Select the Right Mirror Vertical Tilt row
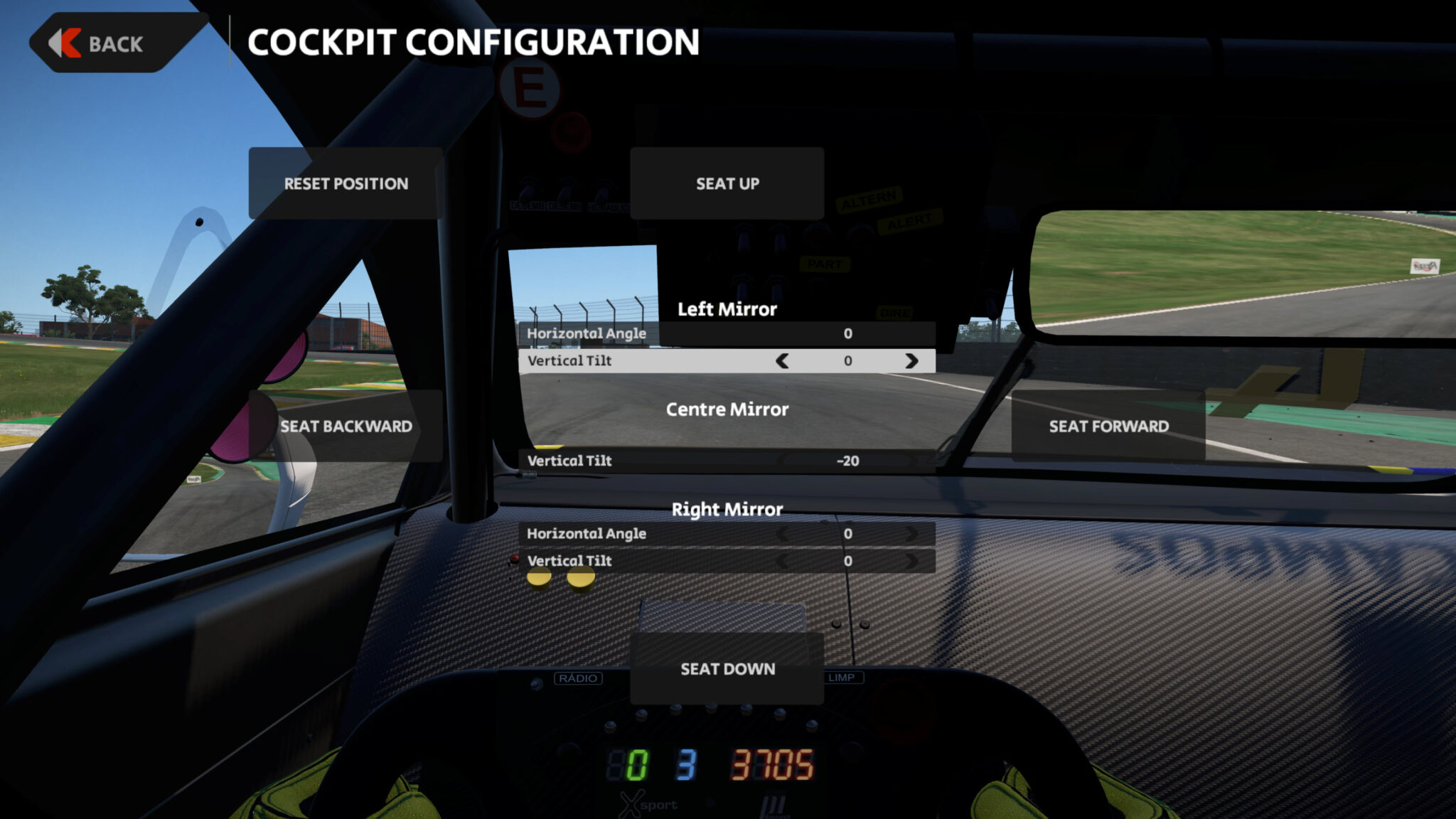Viewport: 1456px width, 819px height. tap(727, 561)
